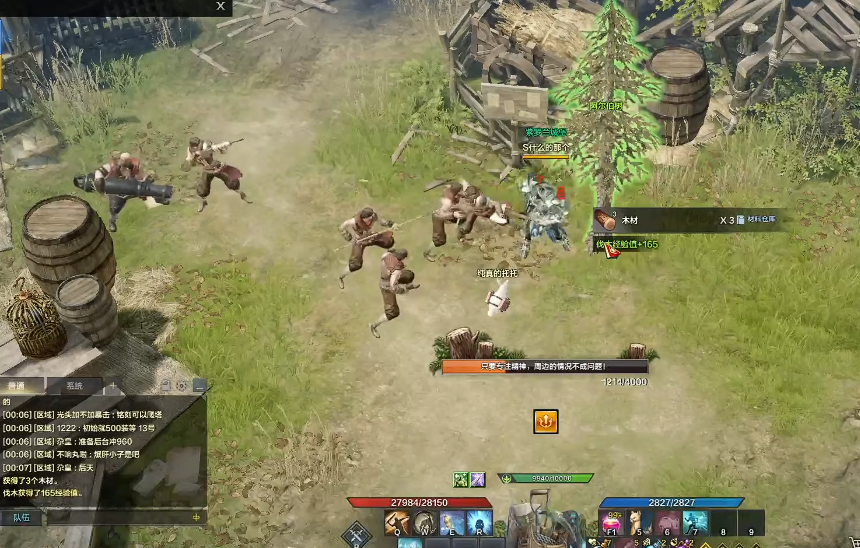Open the crossed-tools life skill diamond icon

[x=356, y=534]
